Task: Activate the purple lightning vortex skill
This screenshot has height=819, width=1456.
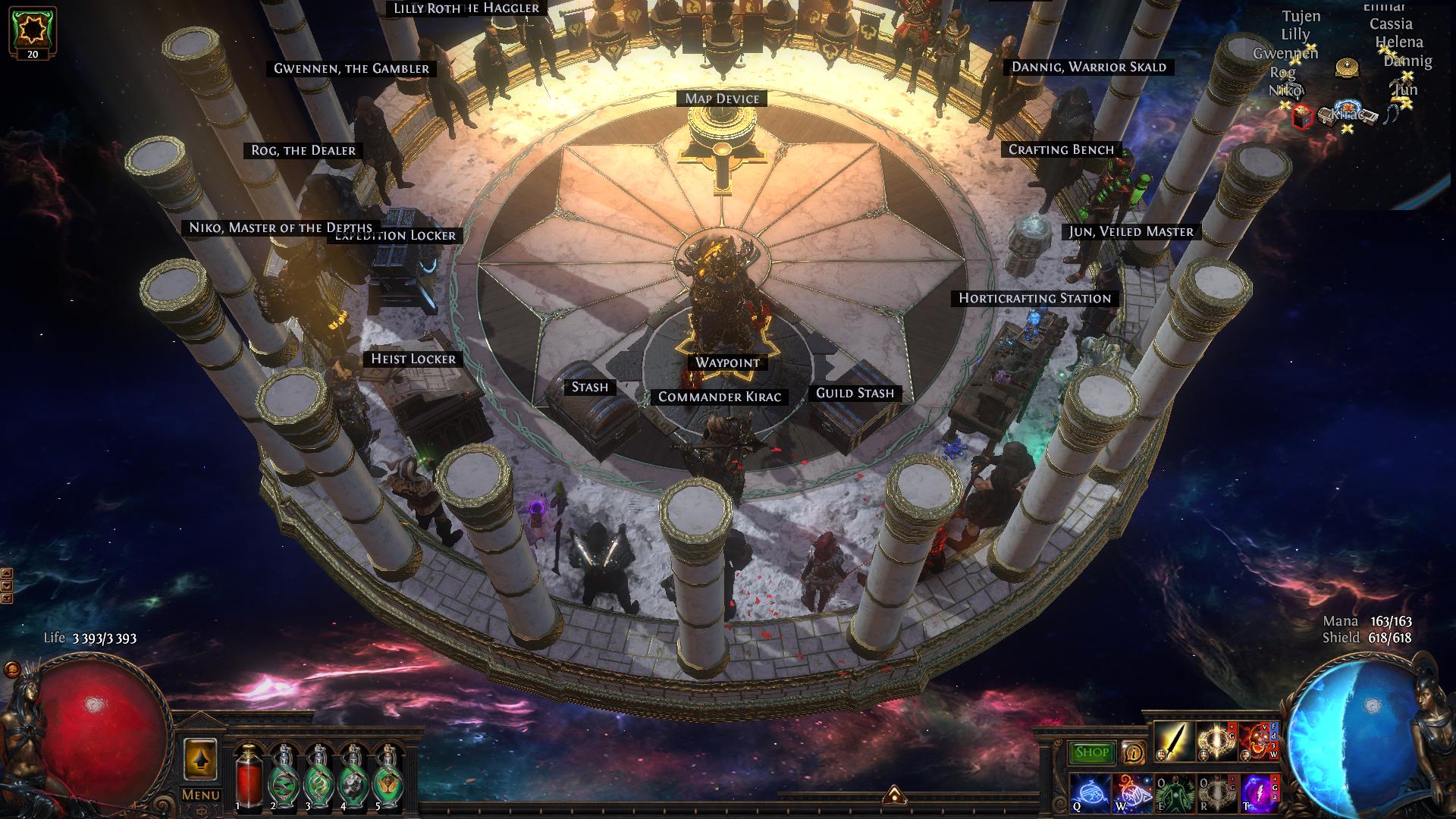Action: [1258, 793]
